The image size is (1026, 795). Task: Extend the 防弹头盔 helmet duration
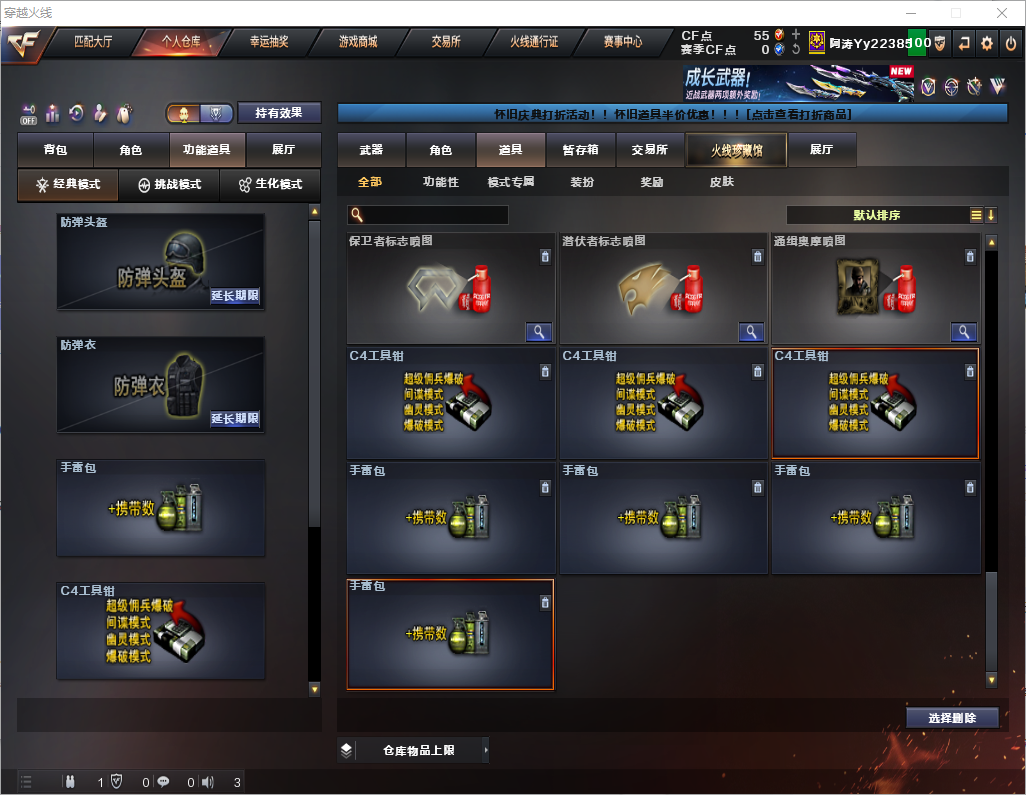click(x=235, y=296)
